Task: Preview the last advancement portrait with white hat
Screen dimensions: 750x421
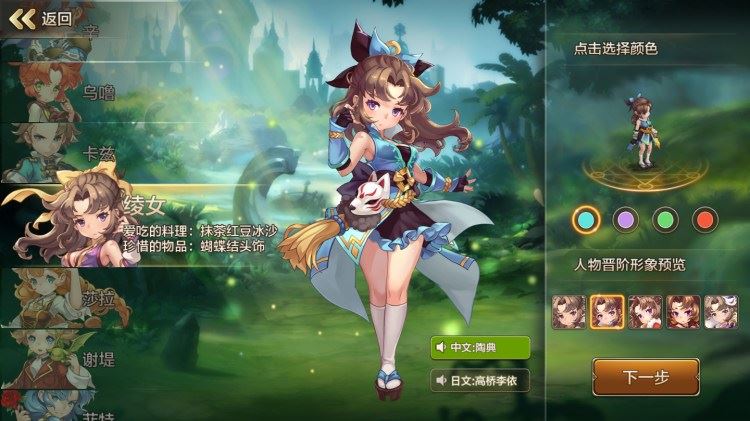Action: (x=721, y=312)
